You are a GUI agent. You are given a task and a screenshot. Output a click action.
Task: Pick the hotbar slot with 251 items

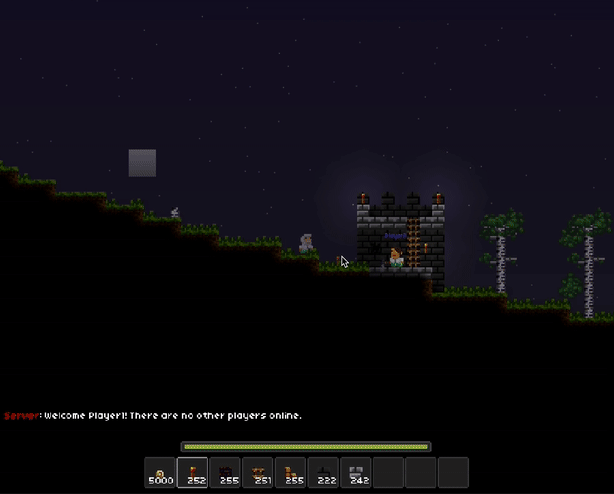tap(258, 472)
